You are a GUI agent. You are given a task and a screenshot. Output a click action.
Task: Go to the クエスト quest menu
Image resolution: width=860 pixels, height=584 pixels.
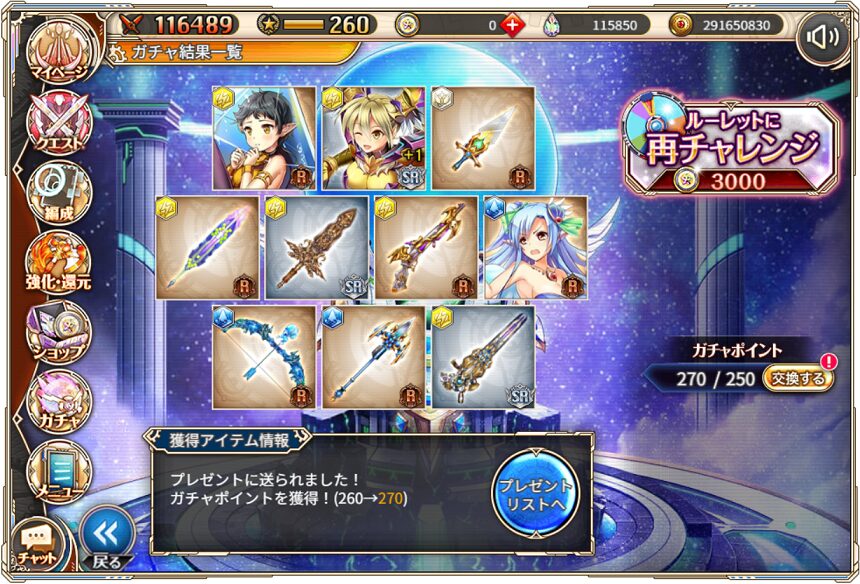pos(60,124)
